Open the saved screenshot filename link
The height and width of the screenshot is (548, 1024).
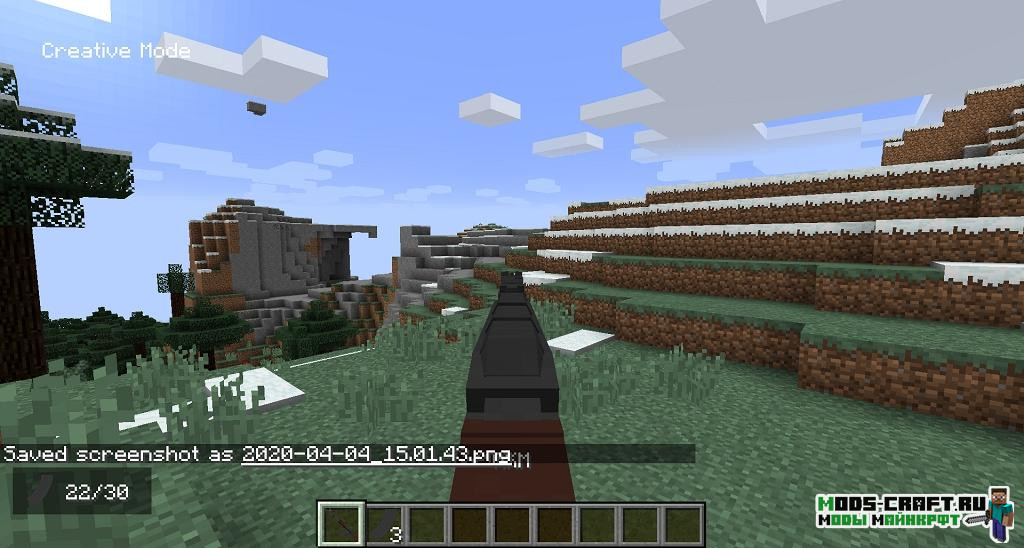[375, 454]
